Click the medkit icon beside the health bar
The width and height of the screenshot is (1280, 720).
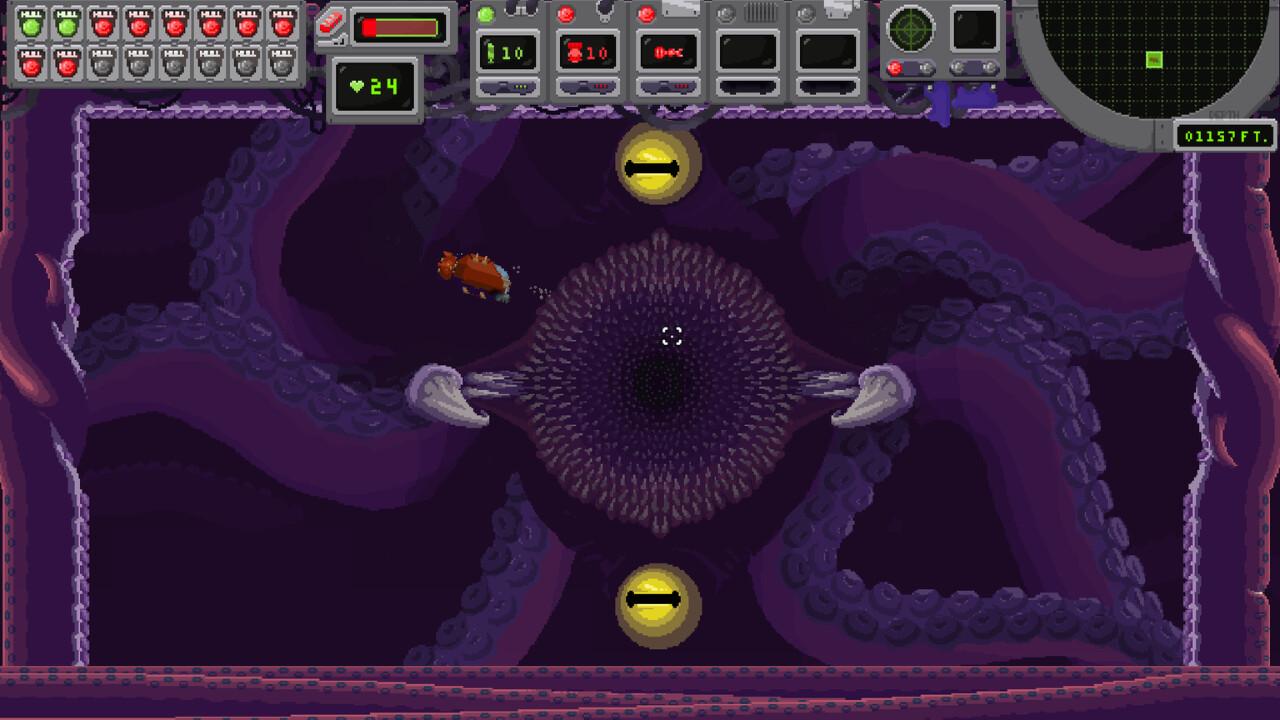pyautogui.click(x=333, y=24)
